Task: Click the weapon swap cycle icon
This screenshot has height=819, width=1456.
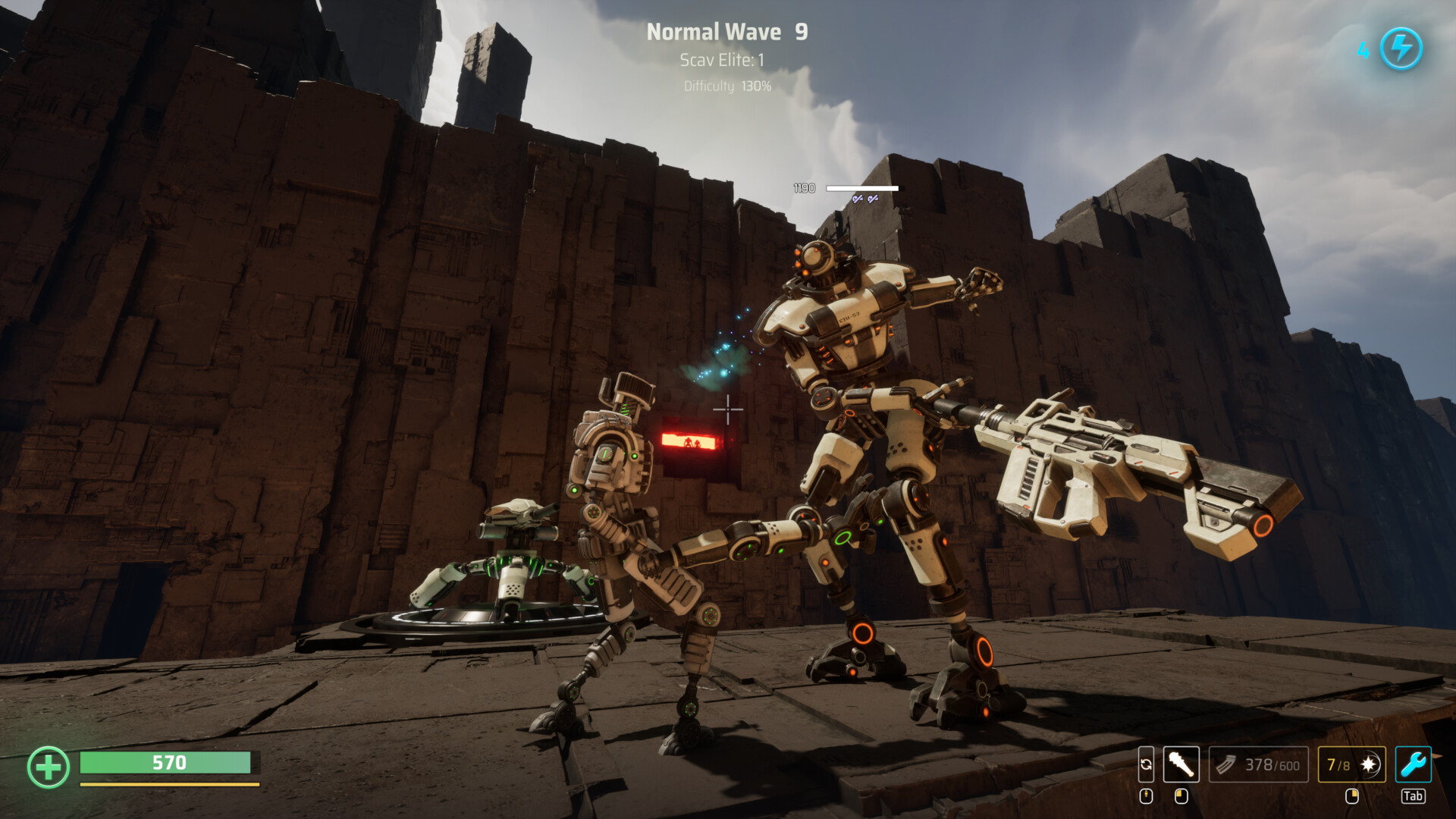Action: tap(1146, 766)
